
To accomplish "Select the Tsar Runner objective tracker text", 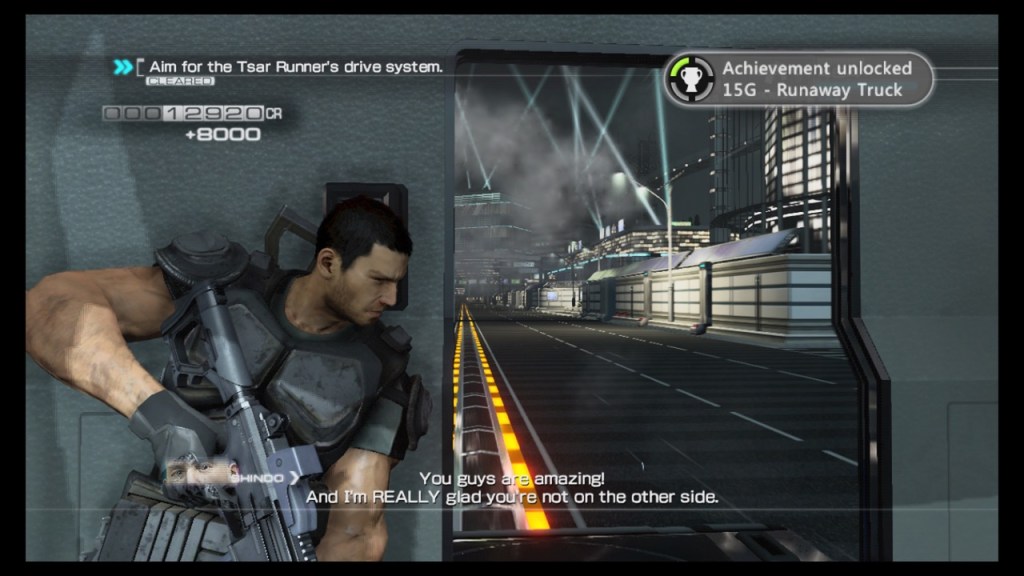I will (295, 67).
